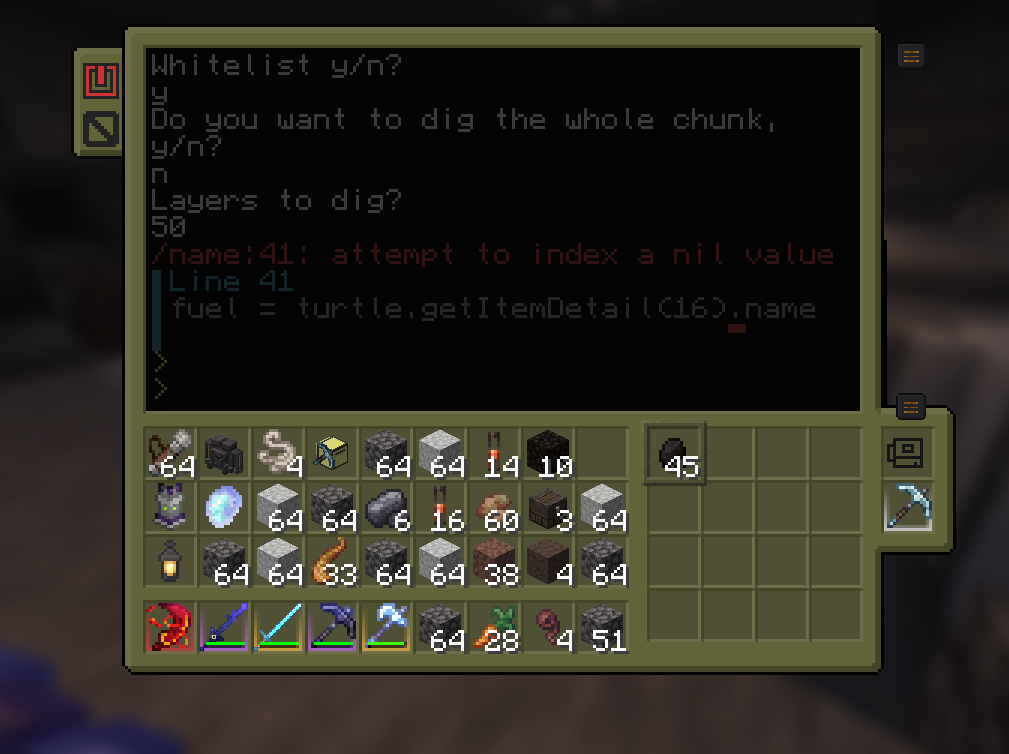Viewport: 1009px width, 754px height.
Task: Choose the stack of 10 black blocks
Action: [x=549, y=453]
